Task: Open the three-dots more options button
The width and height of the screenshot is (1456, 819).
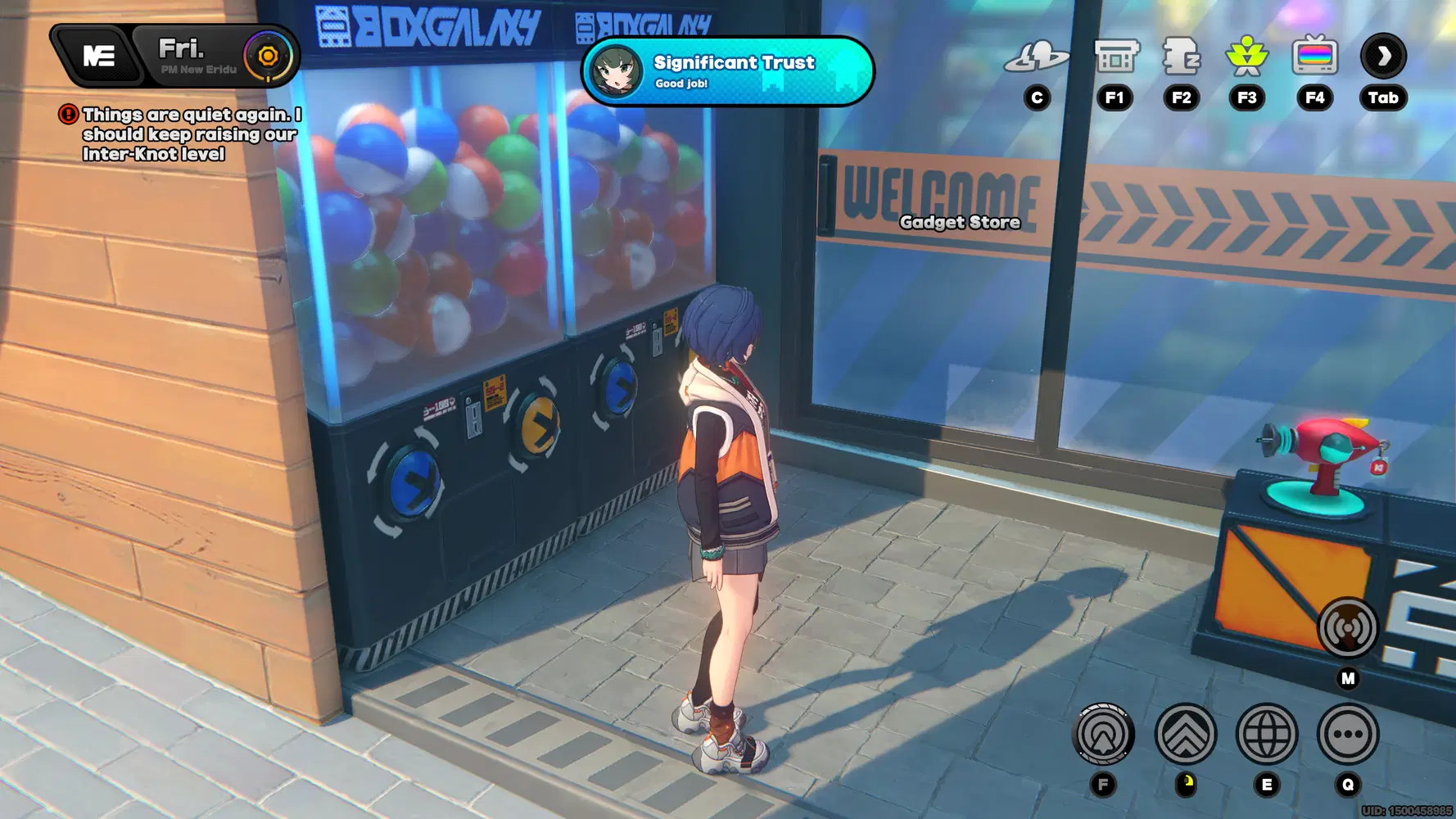Action: (x=1347, y=734)
